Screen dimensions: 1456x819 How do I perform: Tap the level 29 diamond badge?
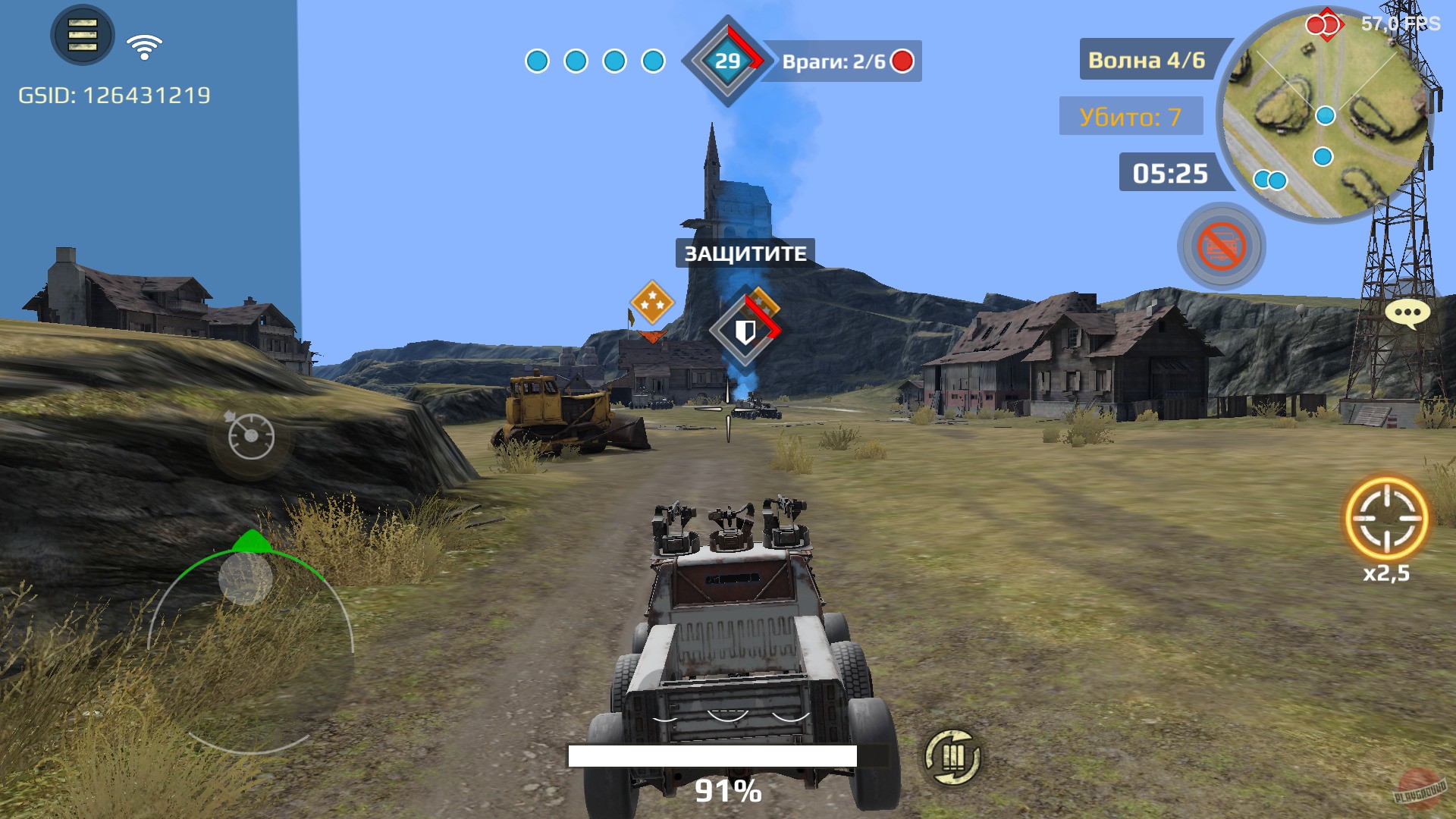coord(726,59)
